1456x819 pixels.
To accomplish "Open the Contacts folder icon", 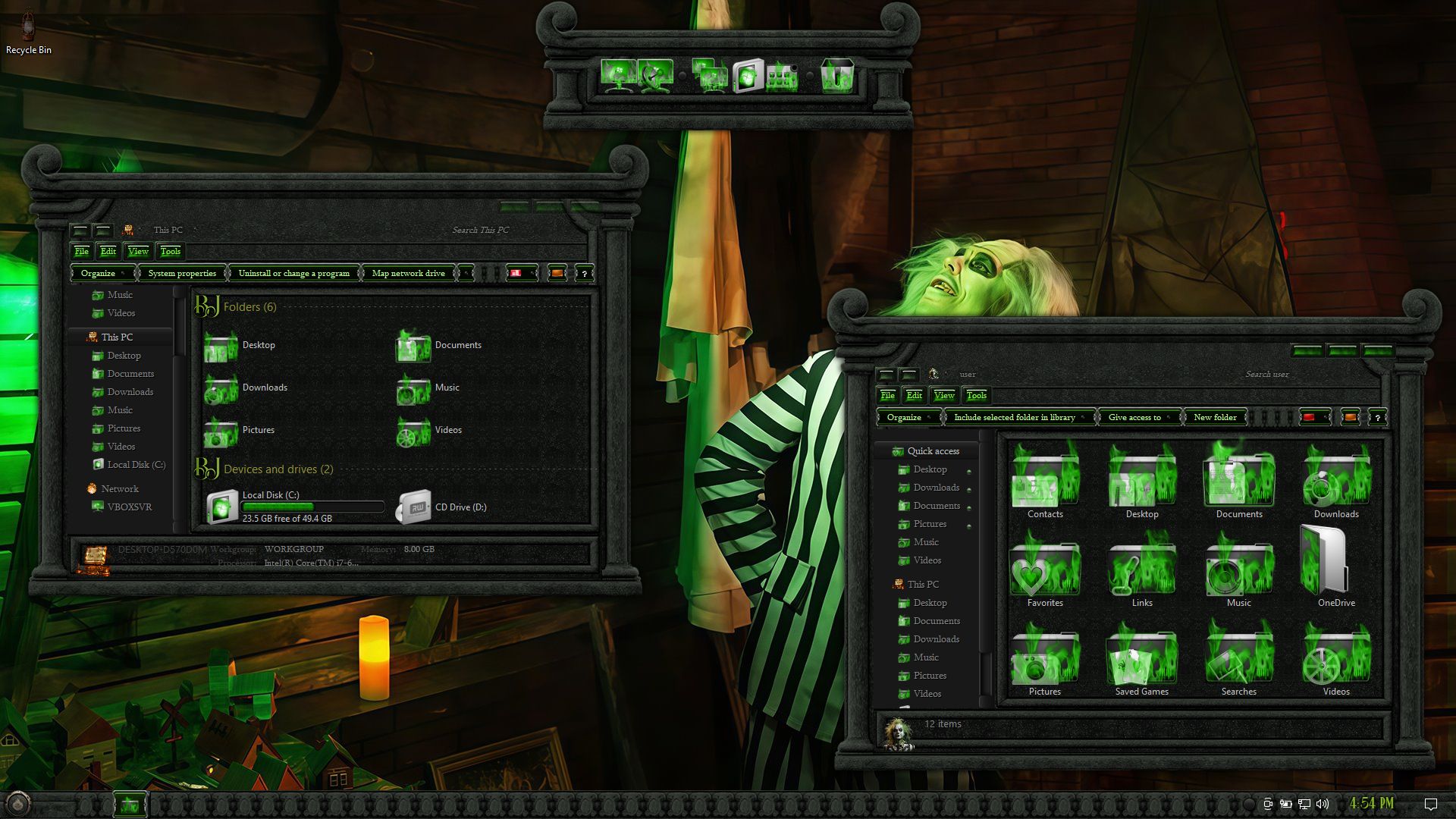I will point(1045,482).
